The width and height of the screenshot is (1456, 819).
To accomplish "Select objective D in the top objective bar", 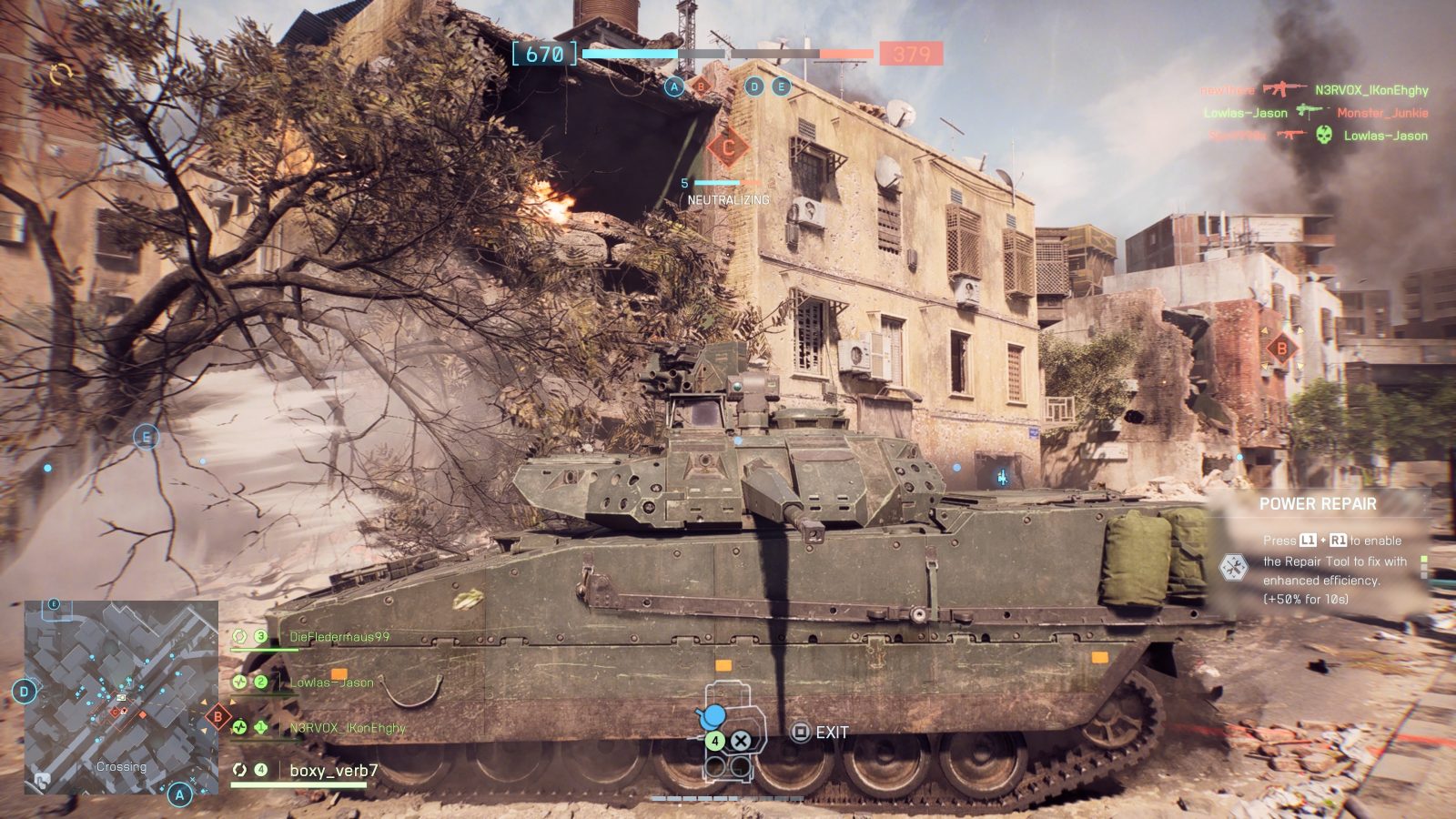I will pos(754,86).
